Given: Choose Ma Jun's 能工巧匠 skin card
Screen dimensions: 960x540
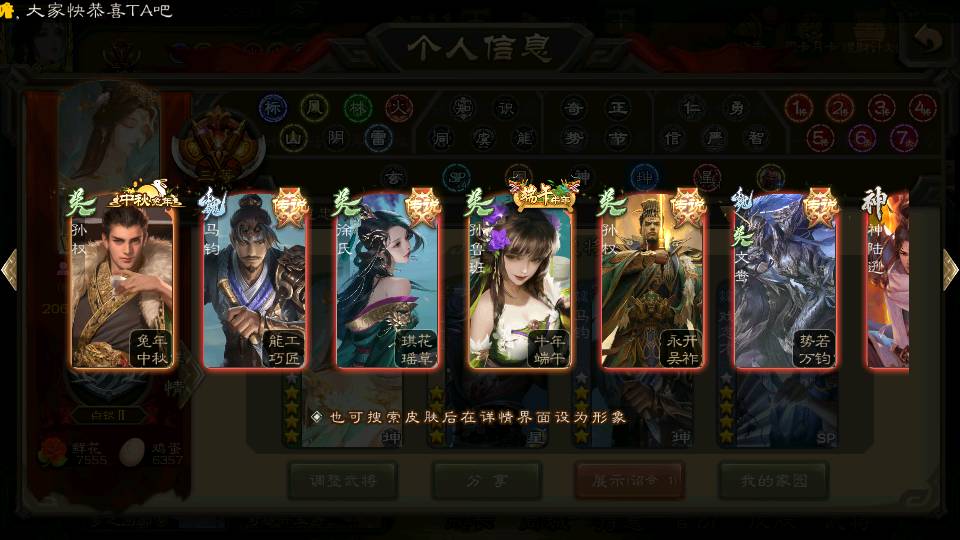Looking at the screenshot, I should coord(254,282).
